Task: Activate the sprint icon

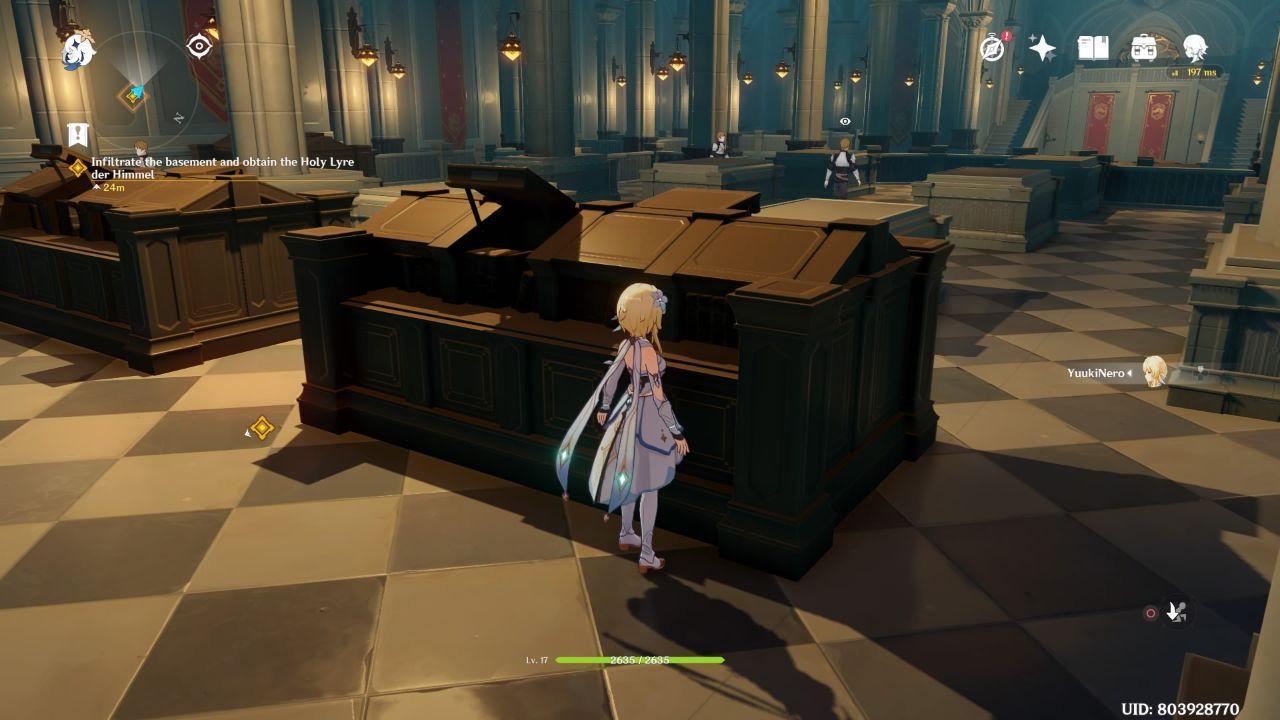Action: (x=1177, y=613)
